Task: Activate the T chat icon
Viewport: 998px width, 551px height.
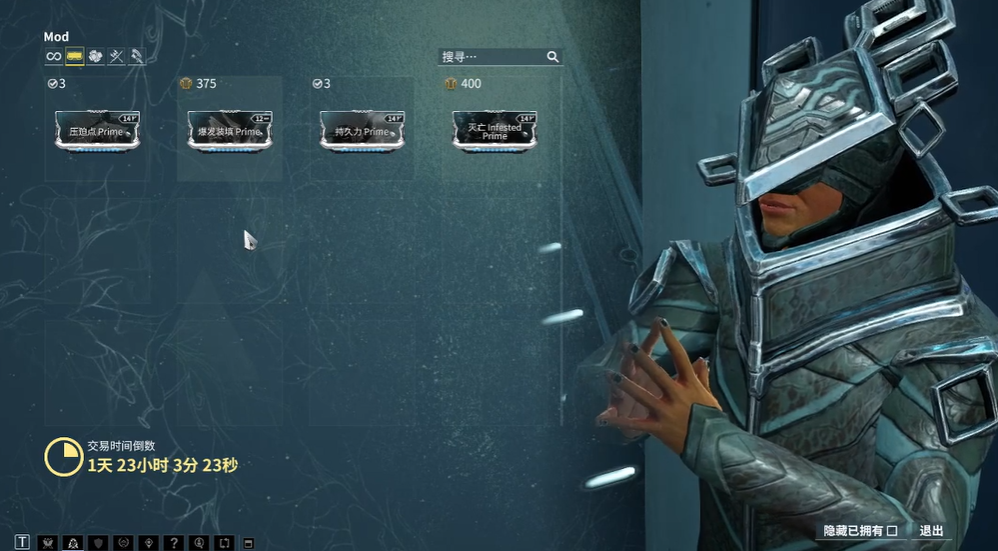Action: coord(22,542)
